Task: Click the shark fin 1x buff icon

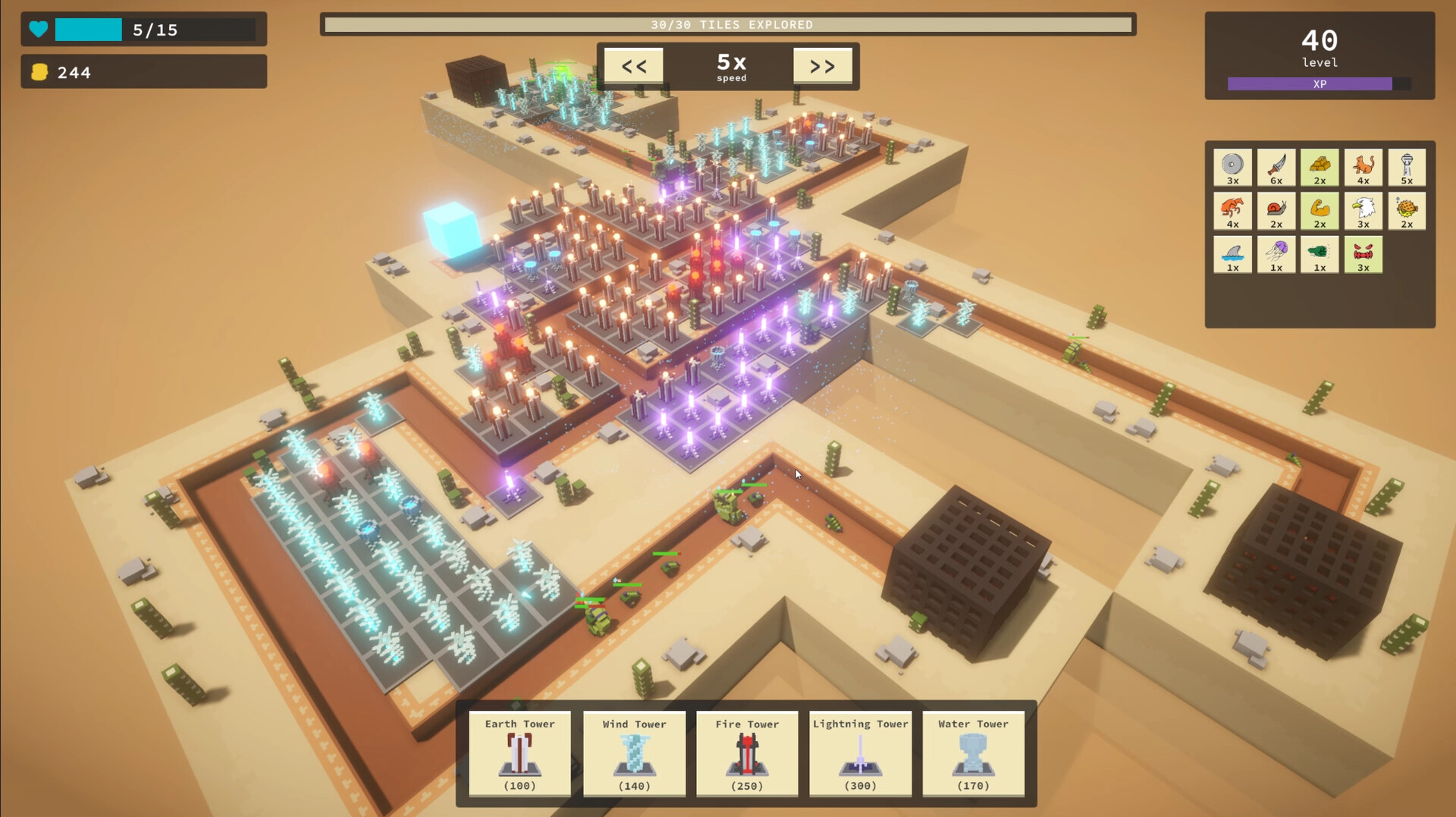Action: coord(1232,254)
